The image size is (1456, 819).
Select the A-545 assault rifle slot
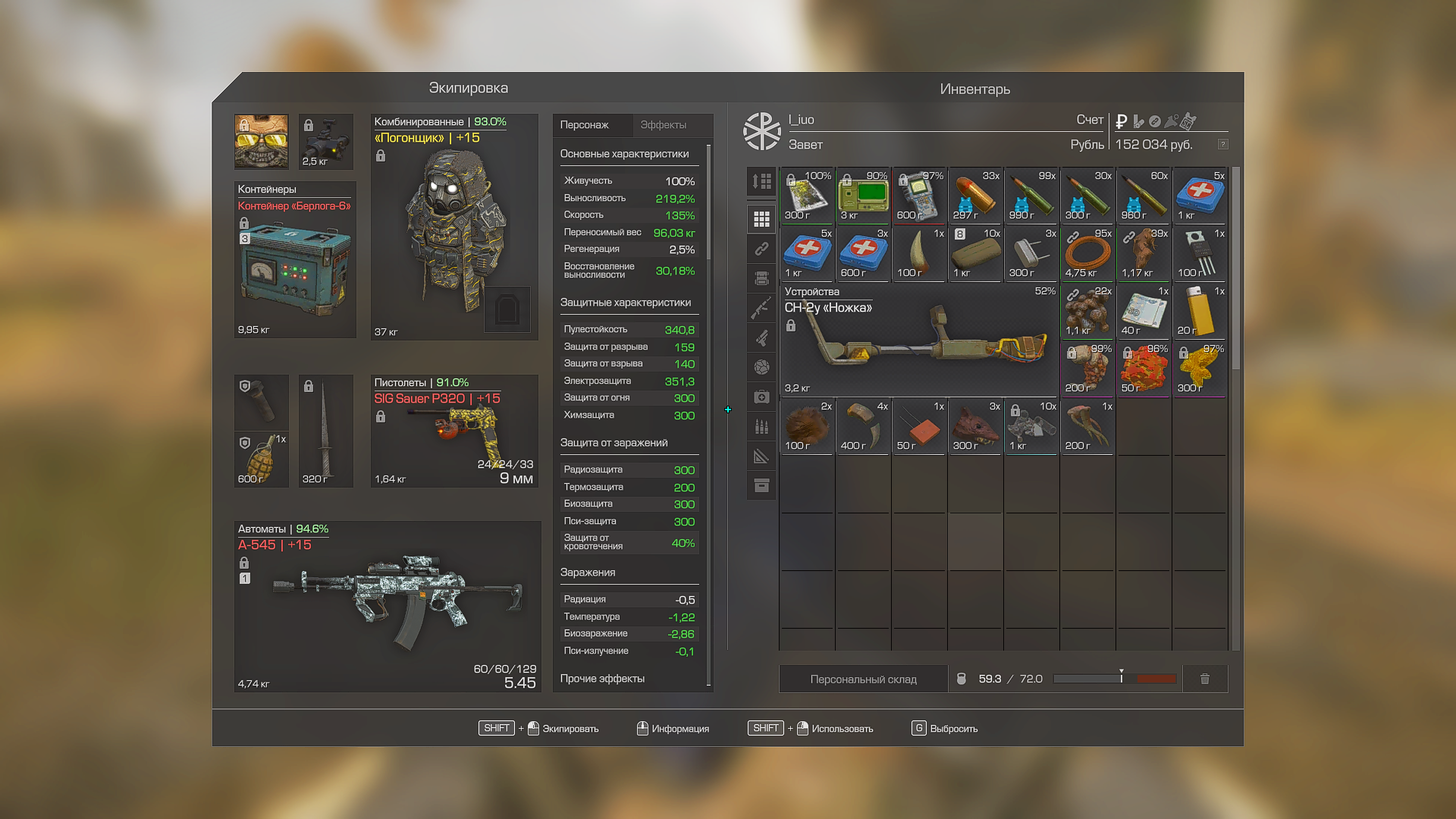388,607
